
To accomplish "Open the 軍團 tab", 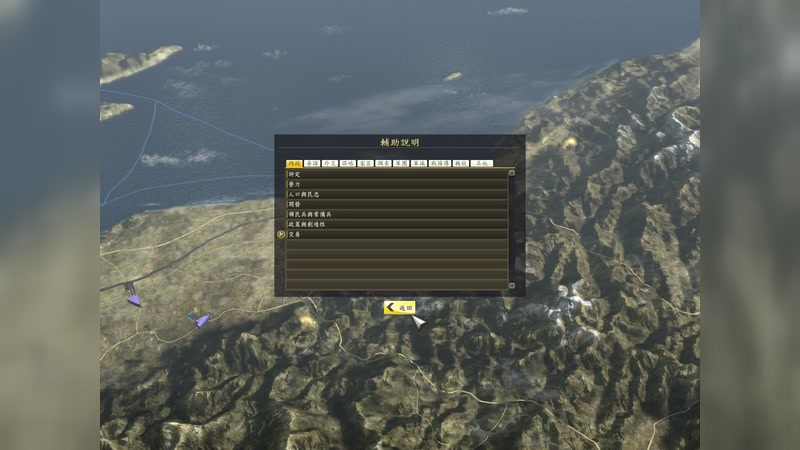I will coord(401,163).
